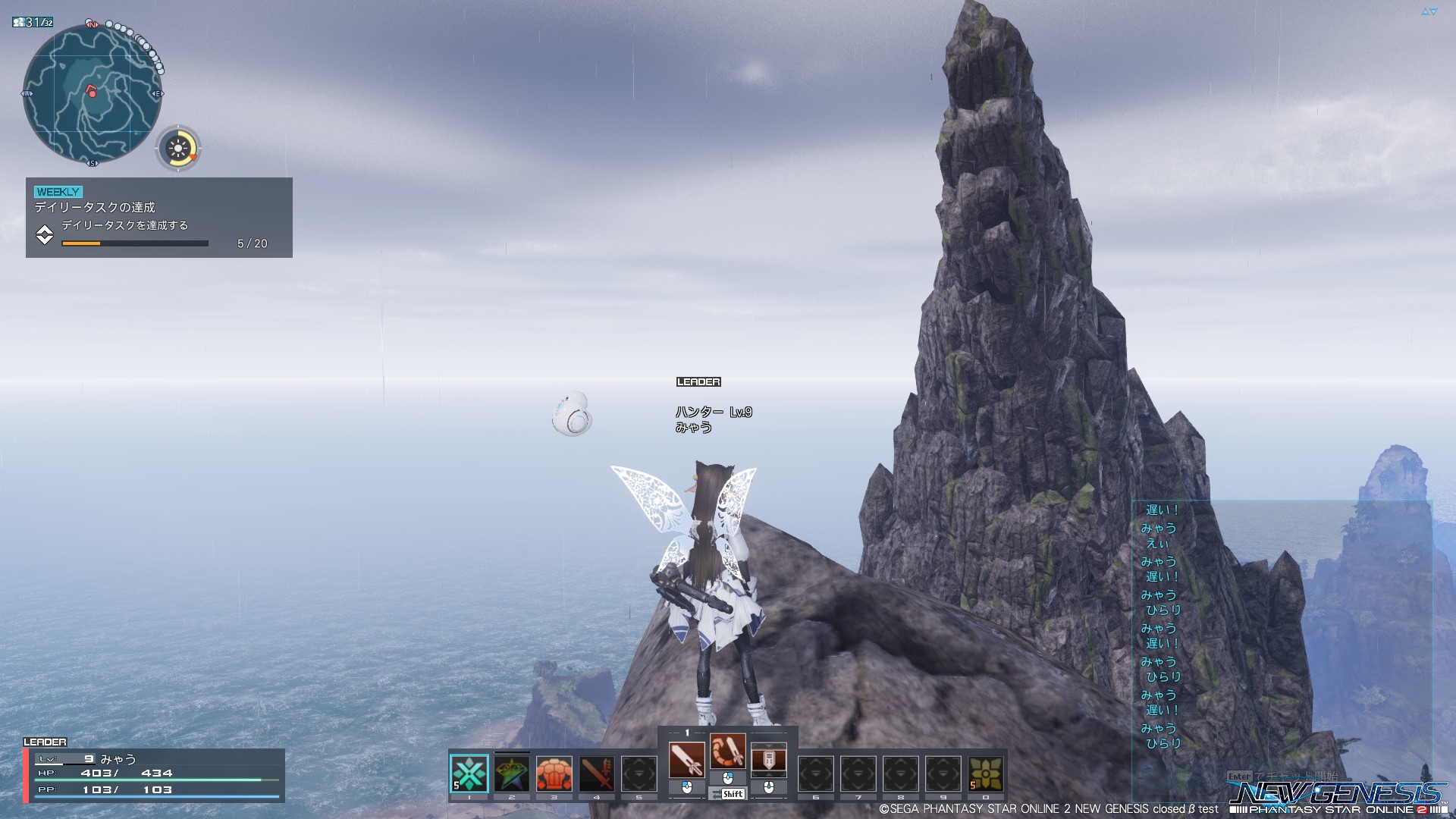
Task: Choose the normal sword attack on the weapon palette
Action: (x=687, y=759)
